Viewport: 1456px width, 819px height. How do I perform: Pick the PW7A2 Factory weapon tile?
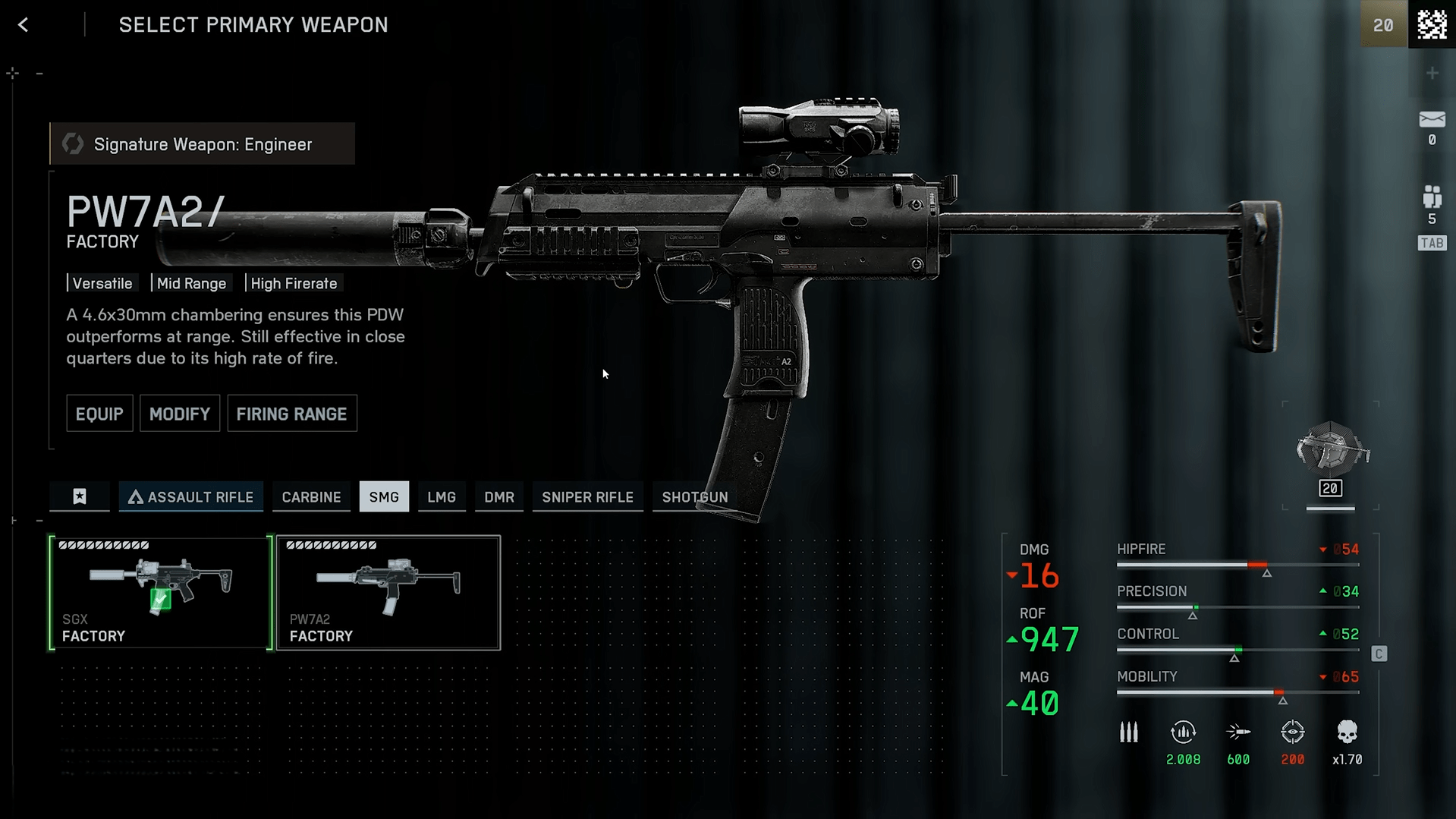point(388,593)
